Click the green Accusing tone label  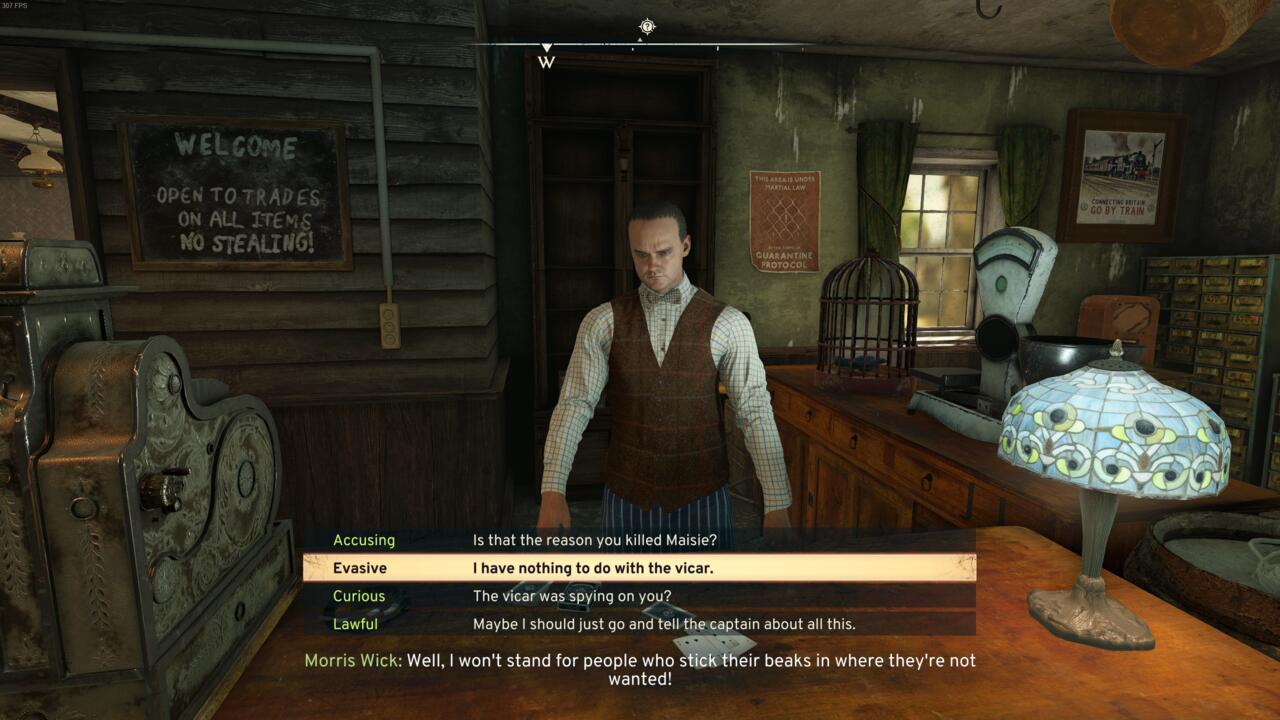click(364, 540)
